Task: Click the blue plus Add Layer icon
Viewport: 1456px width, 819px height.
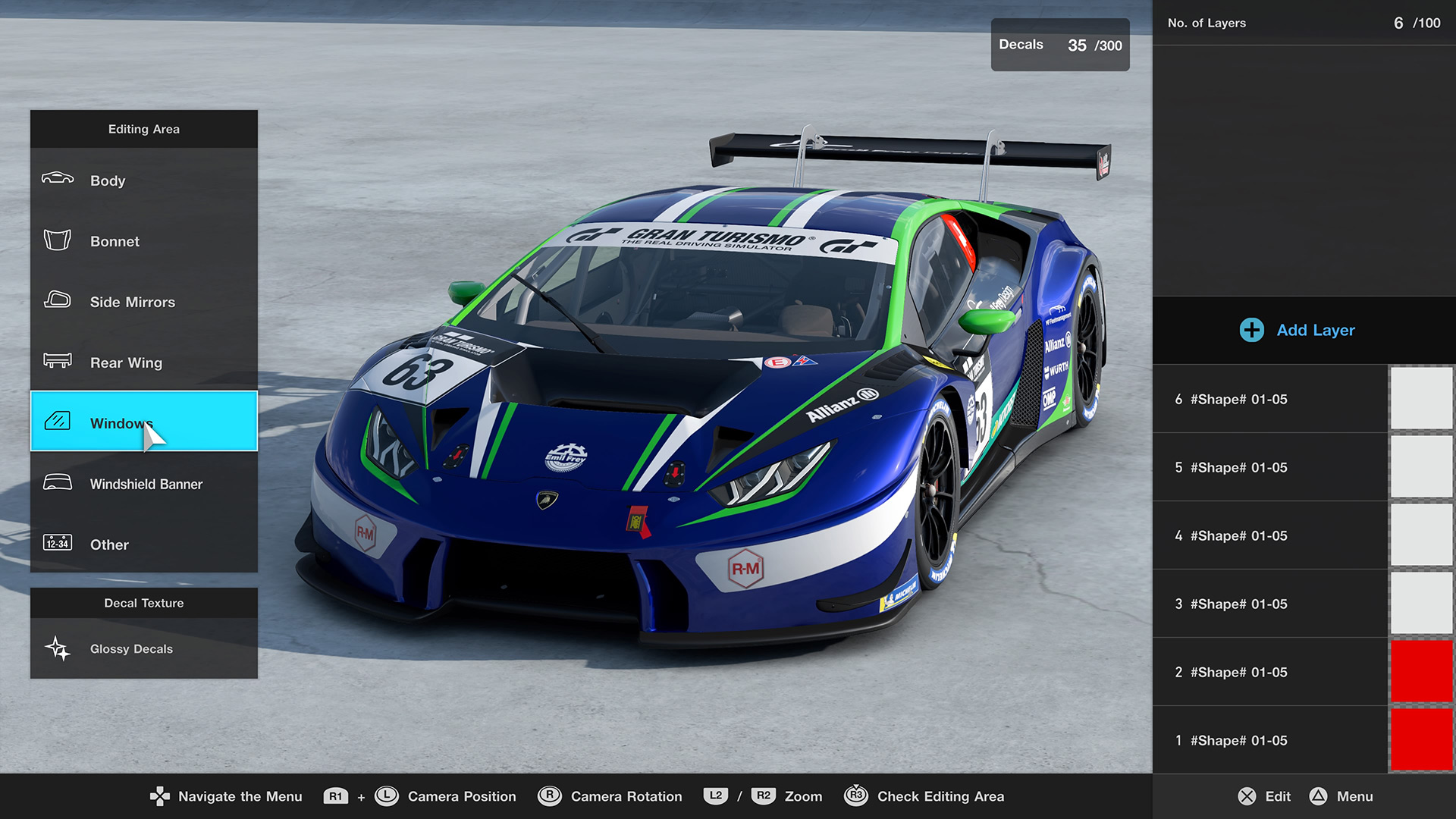Action: point(1250,330)
